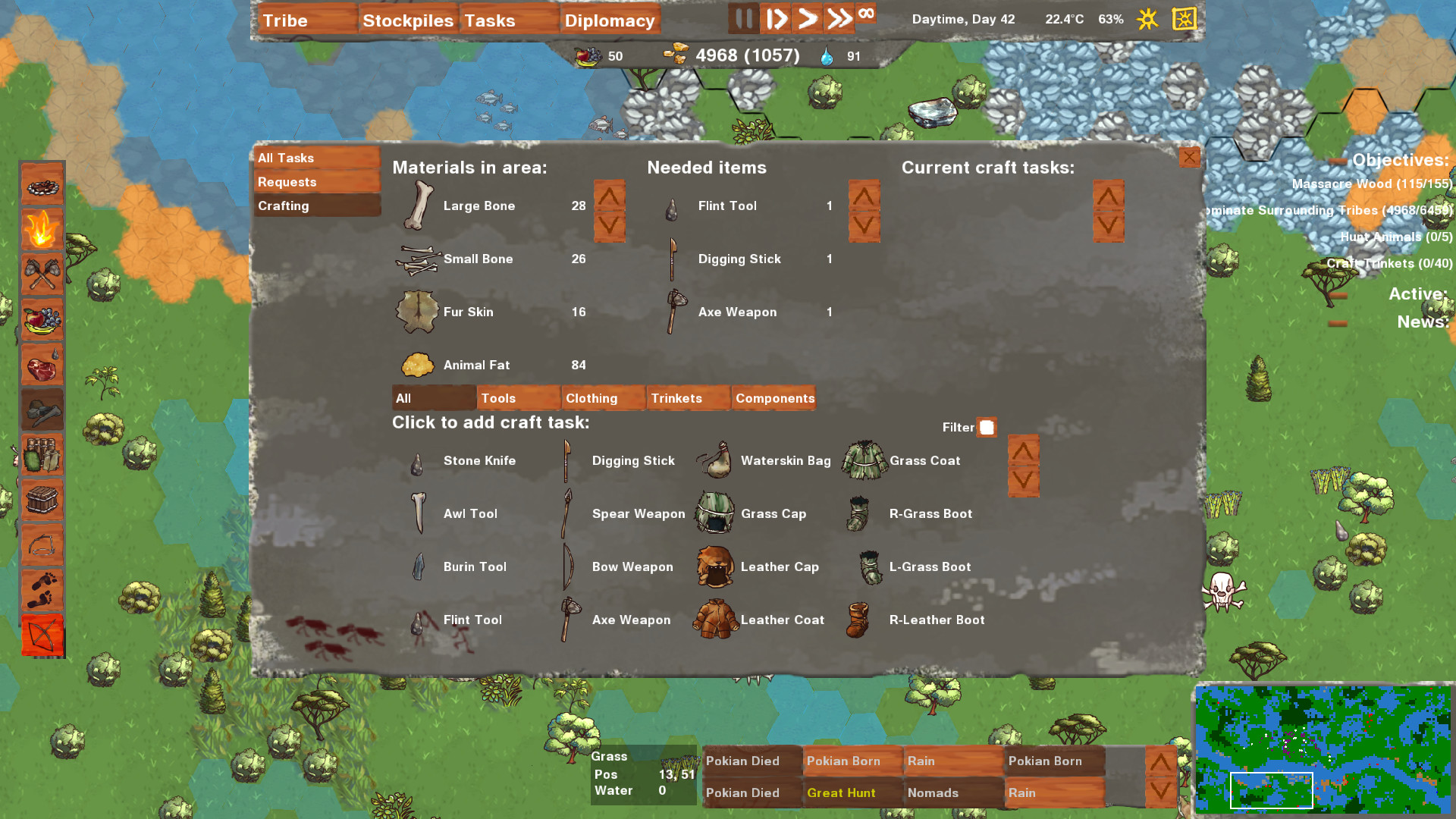Enable the Filter checkbox for craft tasks
Screen dimensions: 1456x819
pos(987,428)
